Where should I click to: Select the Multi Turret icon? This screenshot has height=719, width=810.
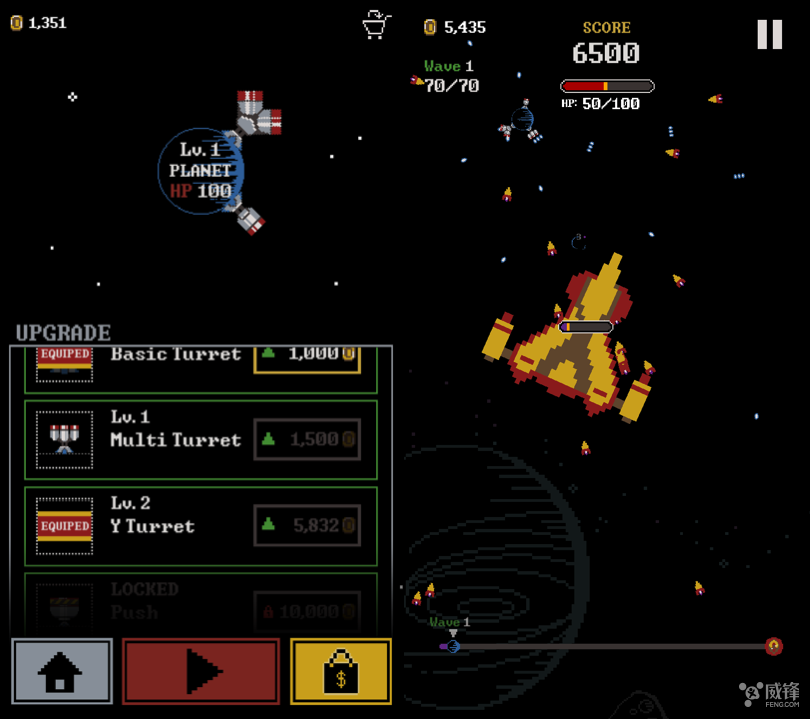[x=64, y=439]
